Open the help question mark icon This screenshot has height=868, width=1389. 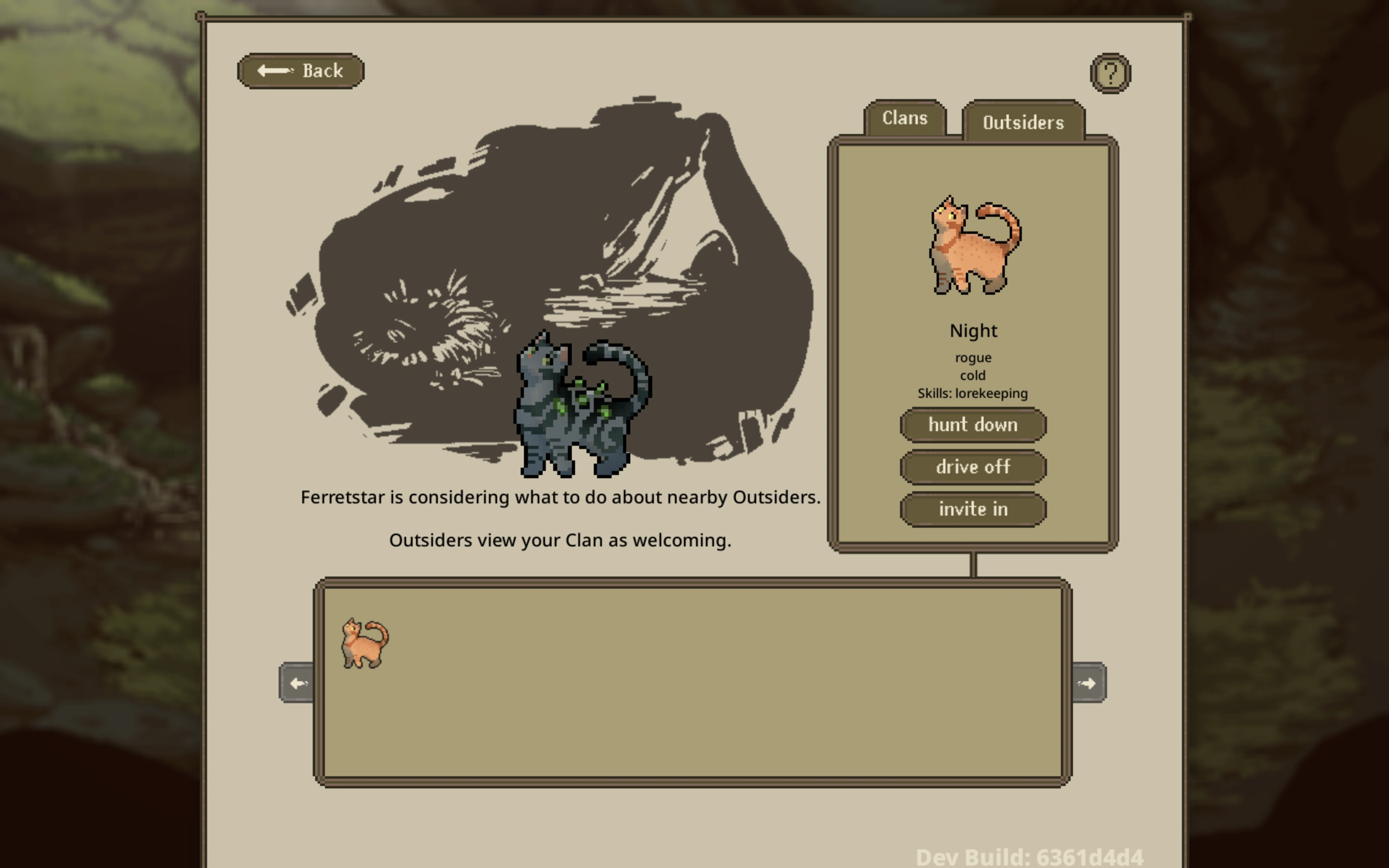tap(1110, 72)
